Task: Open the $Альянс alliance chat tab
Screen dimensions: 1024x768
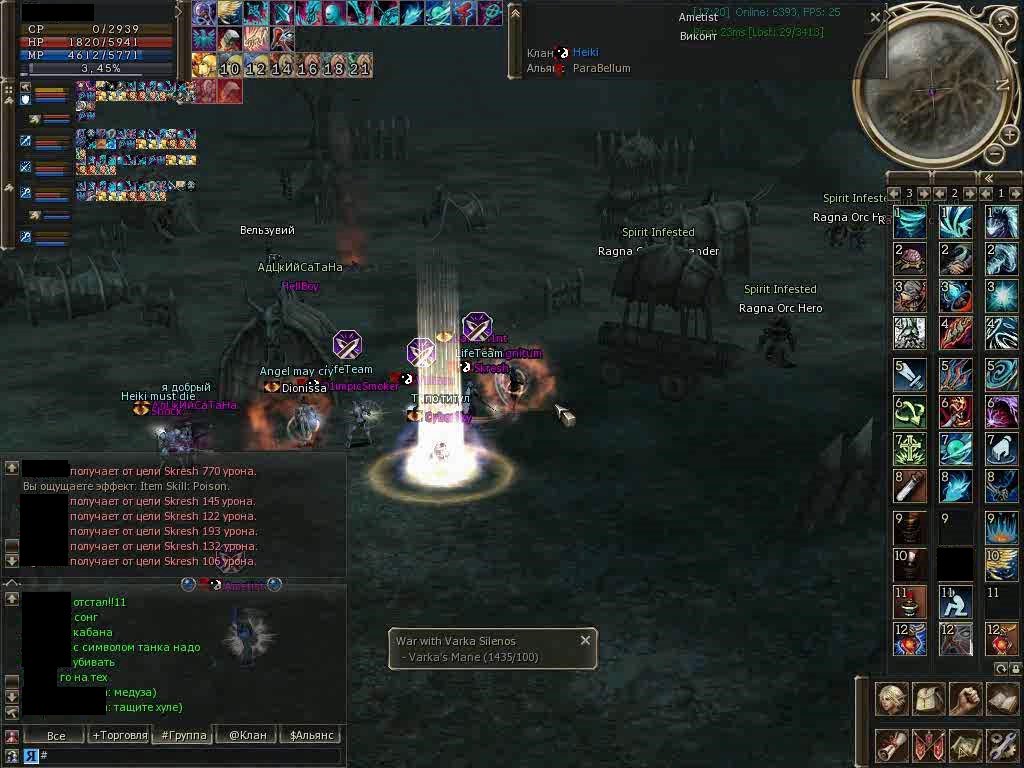Action: [312, 735]
